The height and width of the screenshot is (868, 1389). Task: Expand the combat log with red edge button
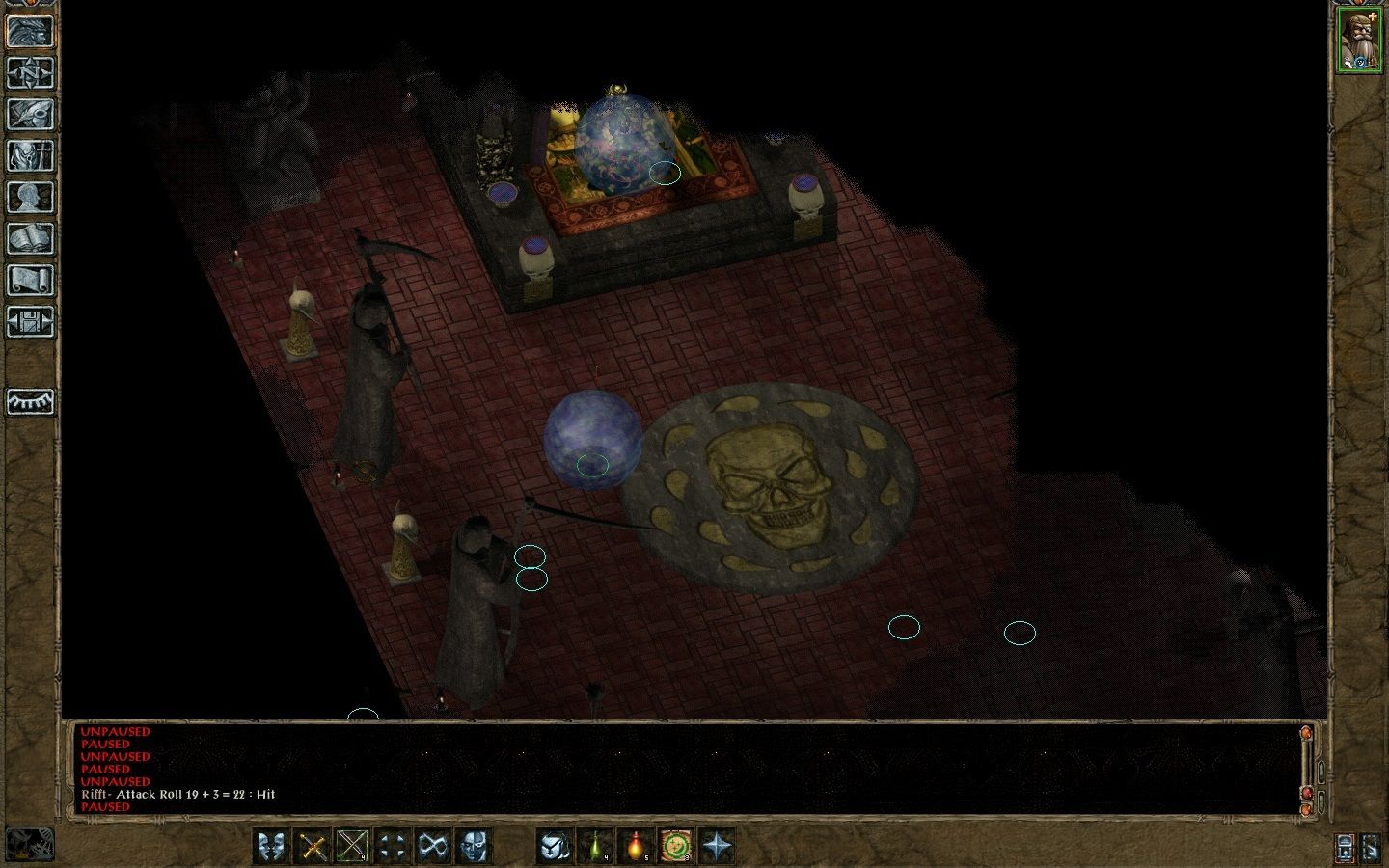[x=1306, y=793]
